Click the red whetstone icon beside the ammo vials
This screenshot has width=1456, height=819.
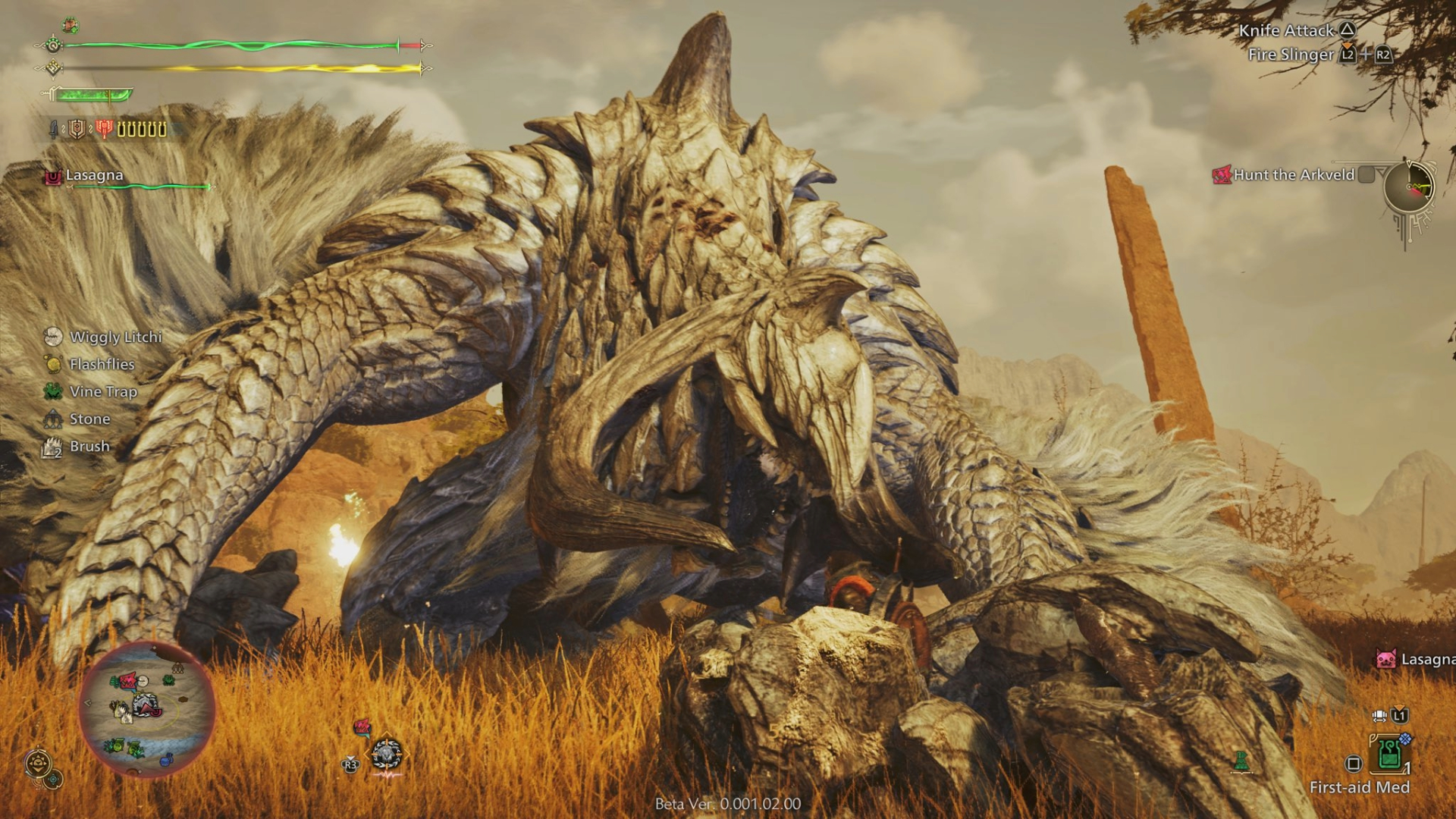pos(105,129)
